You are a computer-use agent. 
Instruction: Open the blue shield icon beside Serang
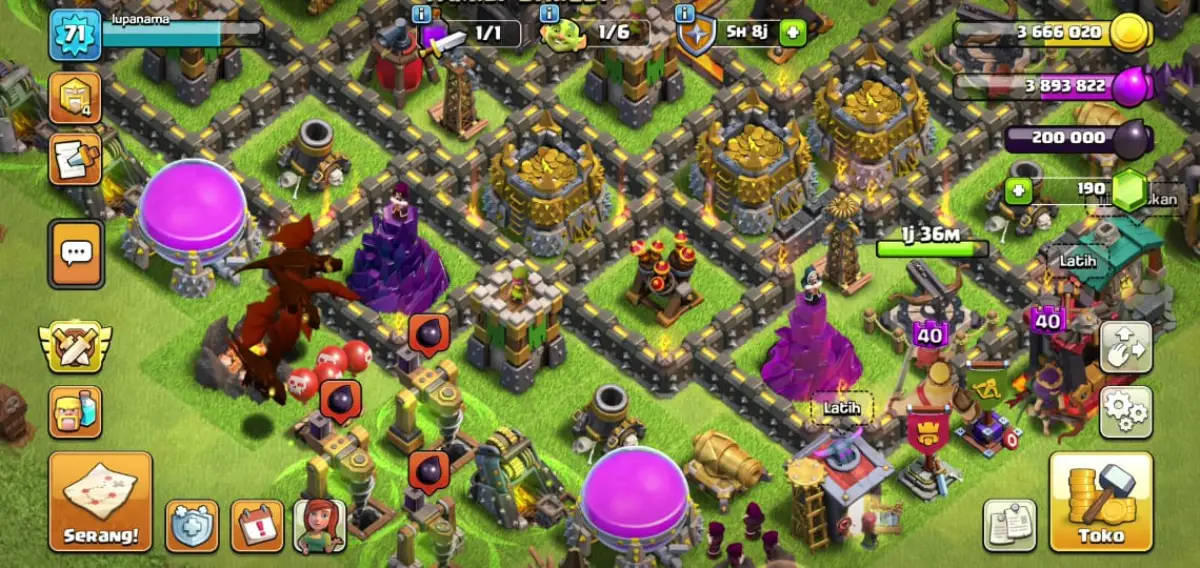pos(191,526)
